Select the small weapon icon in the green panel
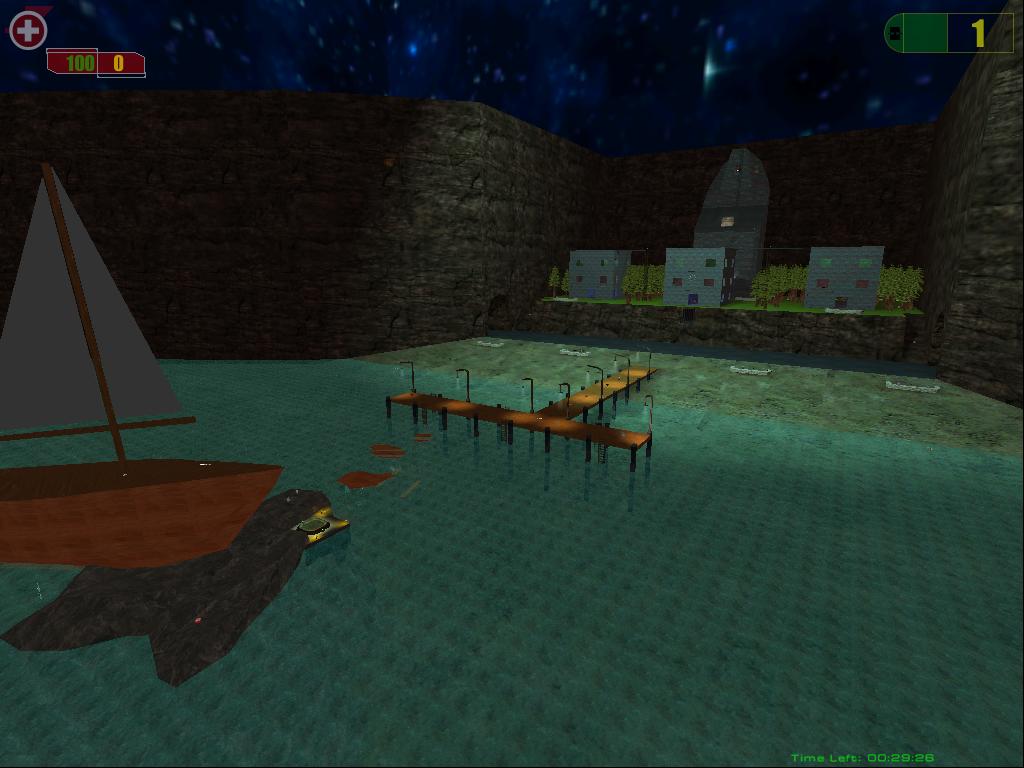The width and height of the screenshot is (1024, 768). (895, 34)
